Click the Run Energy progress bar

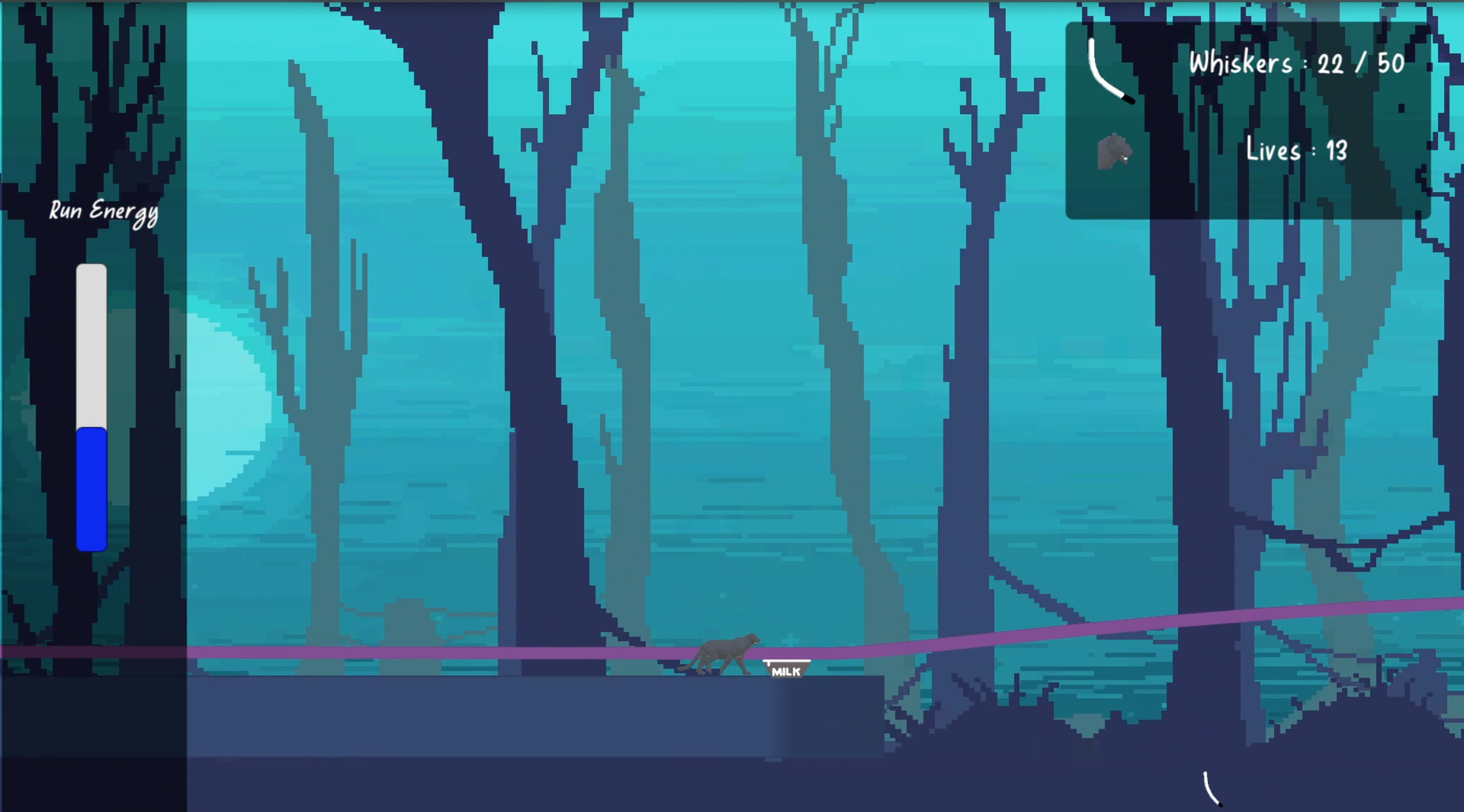click(91, 404)
